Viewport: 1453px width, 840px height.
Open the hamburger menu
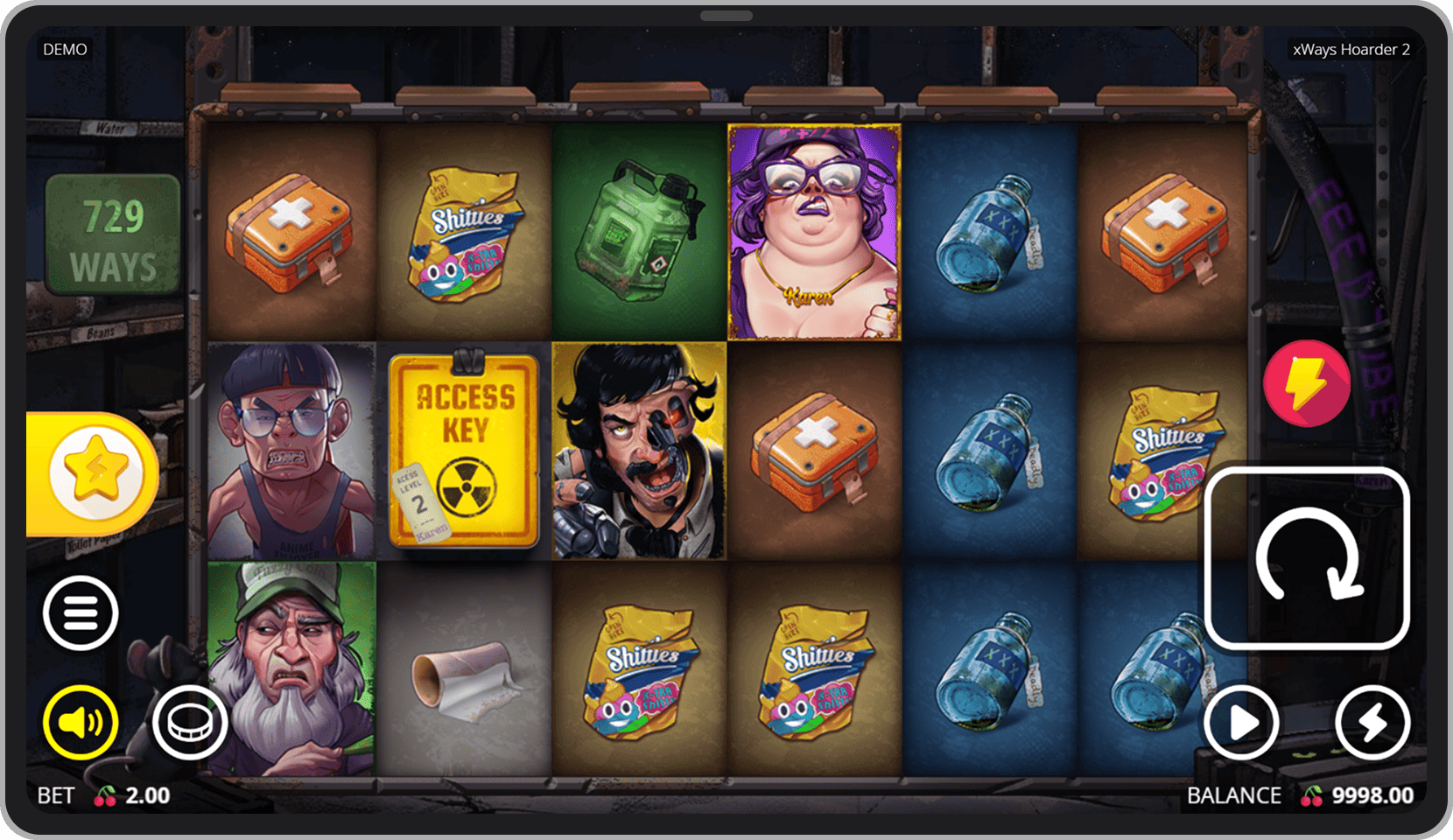[x=81, y=613]
